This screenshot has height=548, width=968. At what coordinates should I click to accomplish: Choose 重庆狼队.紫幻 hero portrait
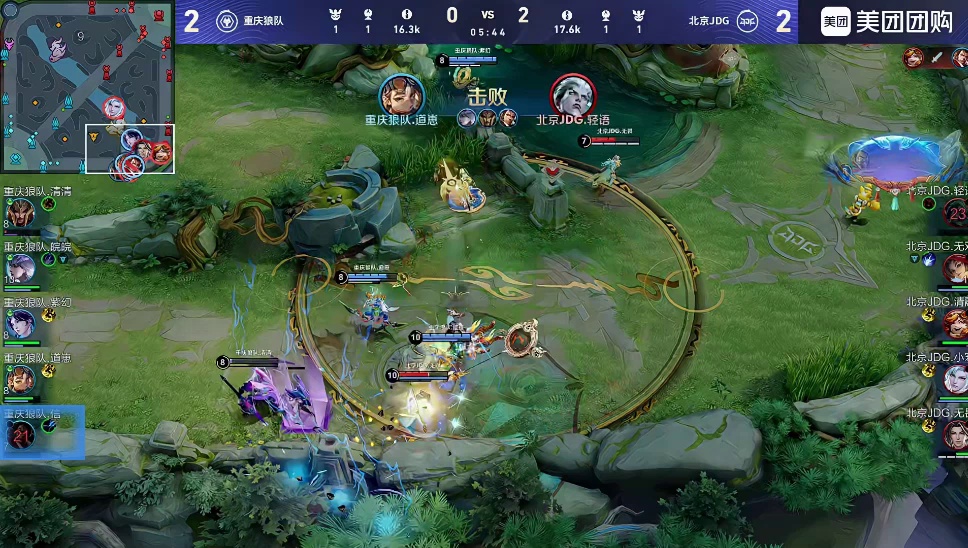[21, 324]
